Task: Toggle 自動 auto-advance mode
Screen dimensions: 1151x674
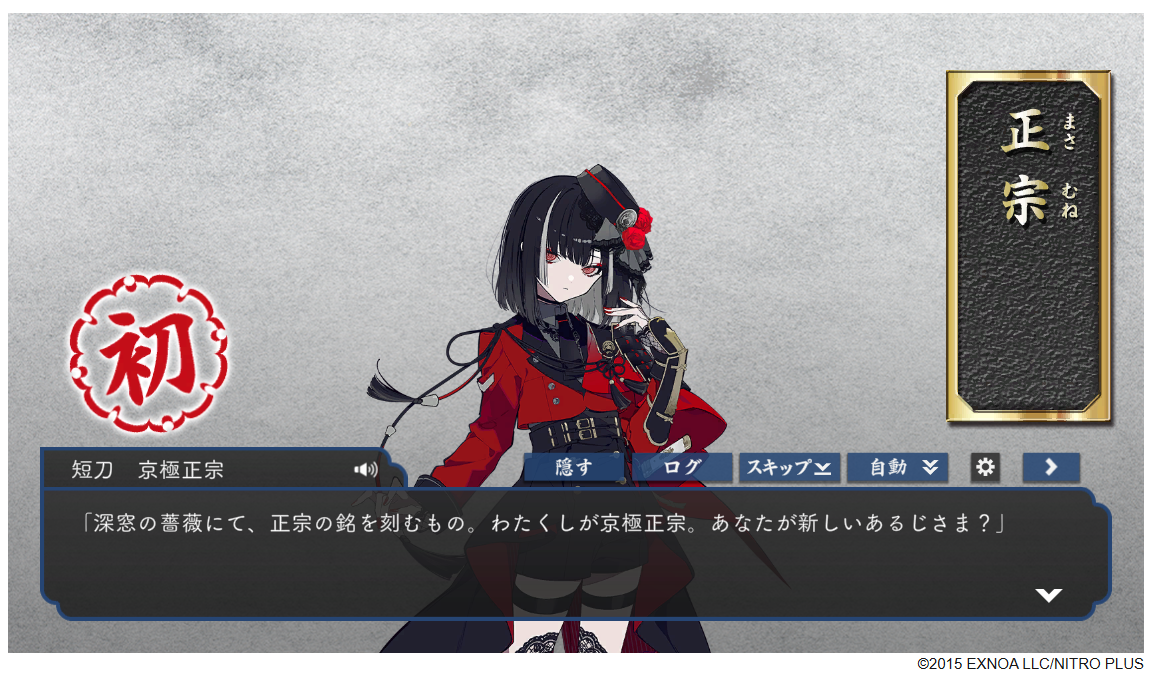Action: pos(897,467)
